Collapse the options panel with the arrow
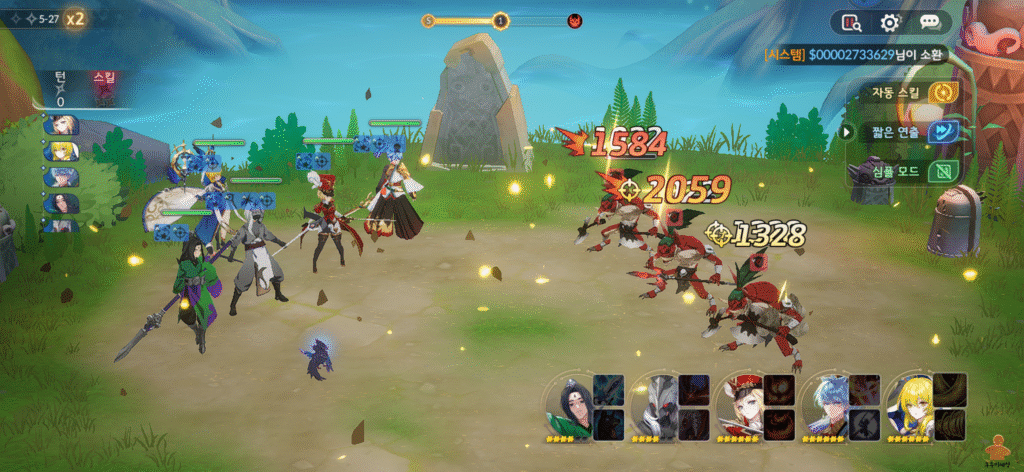Image resolution: width=1024 pixels, height=472 pixels. click(x=847, y=132)
